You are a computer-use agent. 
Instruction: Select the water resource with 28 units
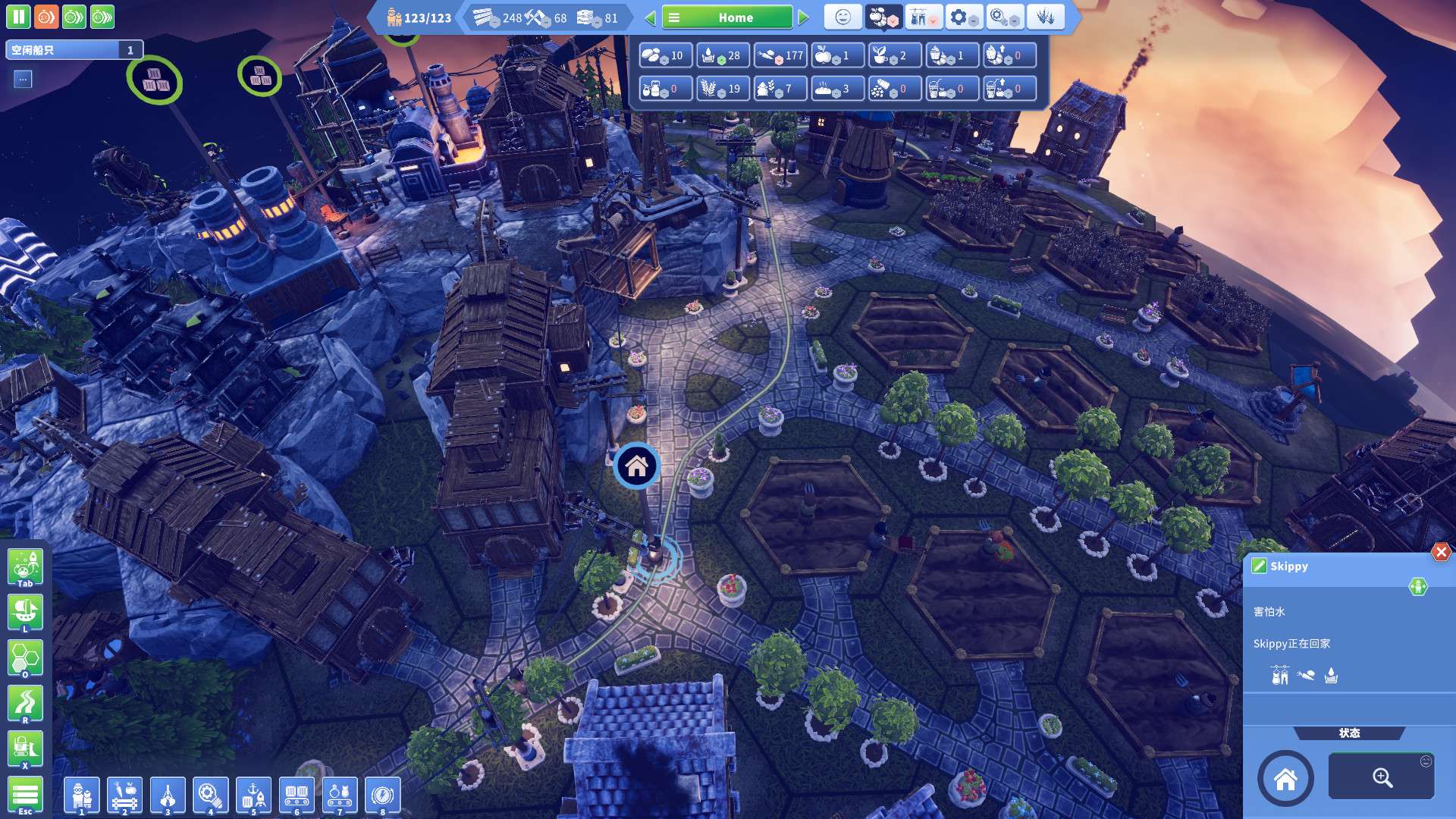(722, 55)
